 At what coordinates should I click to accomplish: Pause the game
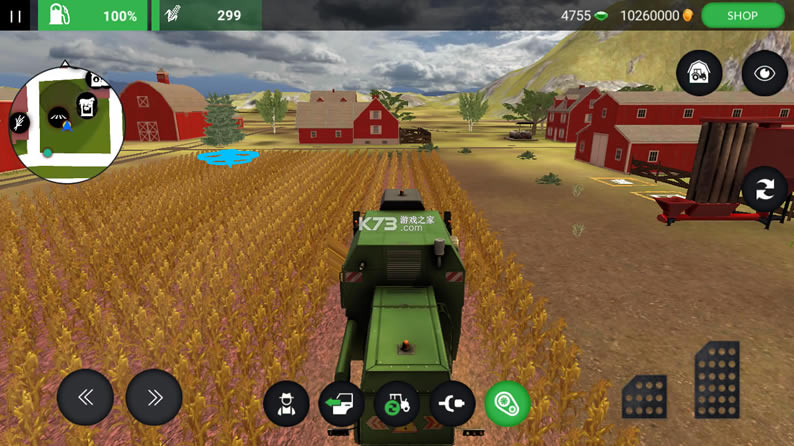15,15
